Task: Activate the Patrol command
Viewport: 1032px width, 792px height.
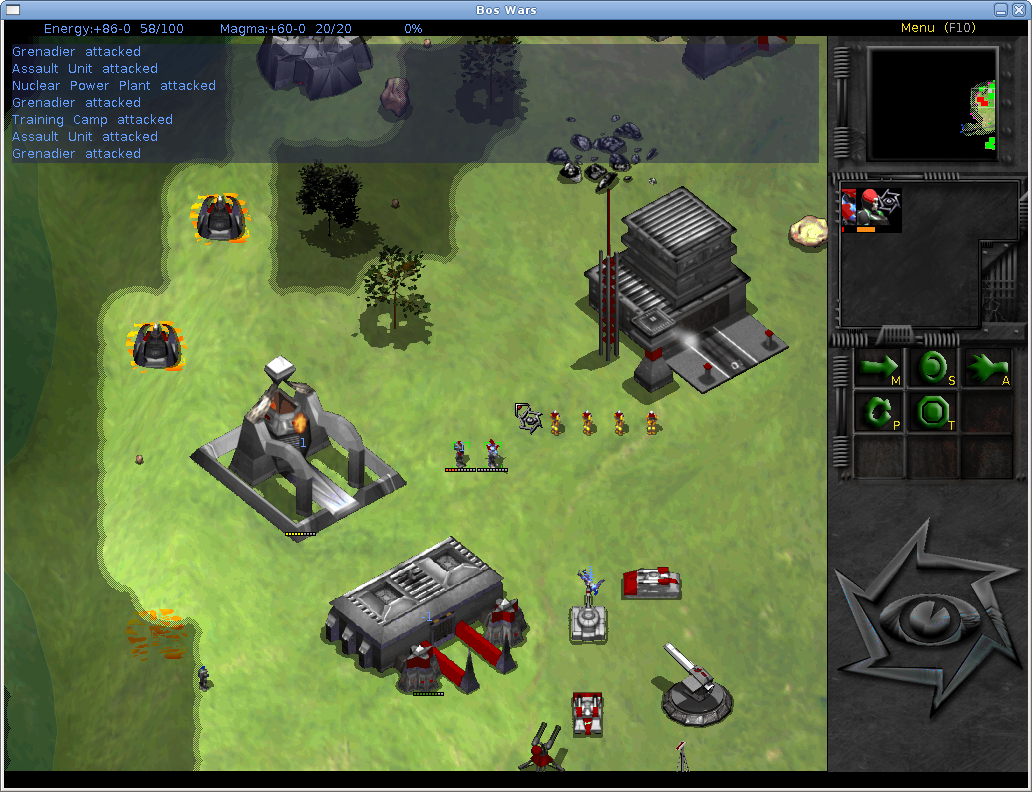Action: (x=878, y=411)
